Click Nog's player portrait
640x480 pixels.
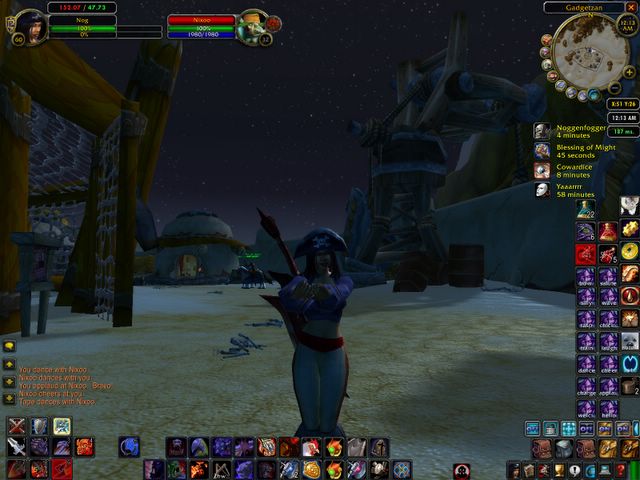pyautogui.click(x=32, y=26)
